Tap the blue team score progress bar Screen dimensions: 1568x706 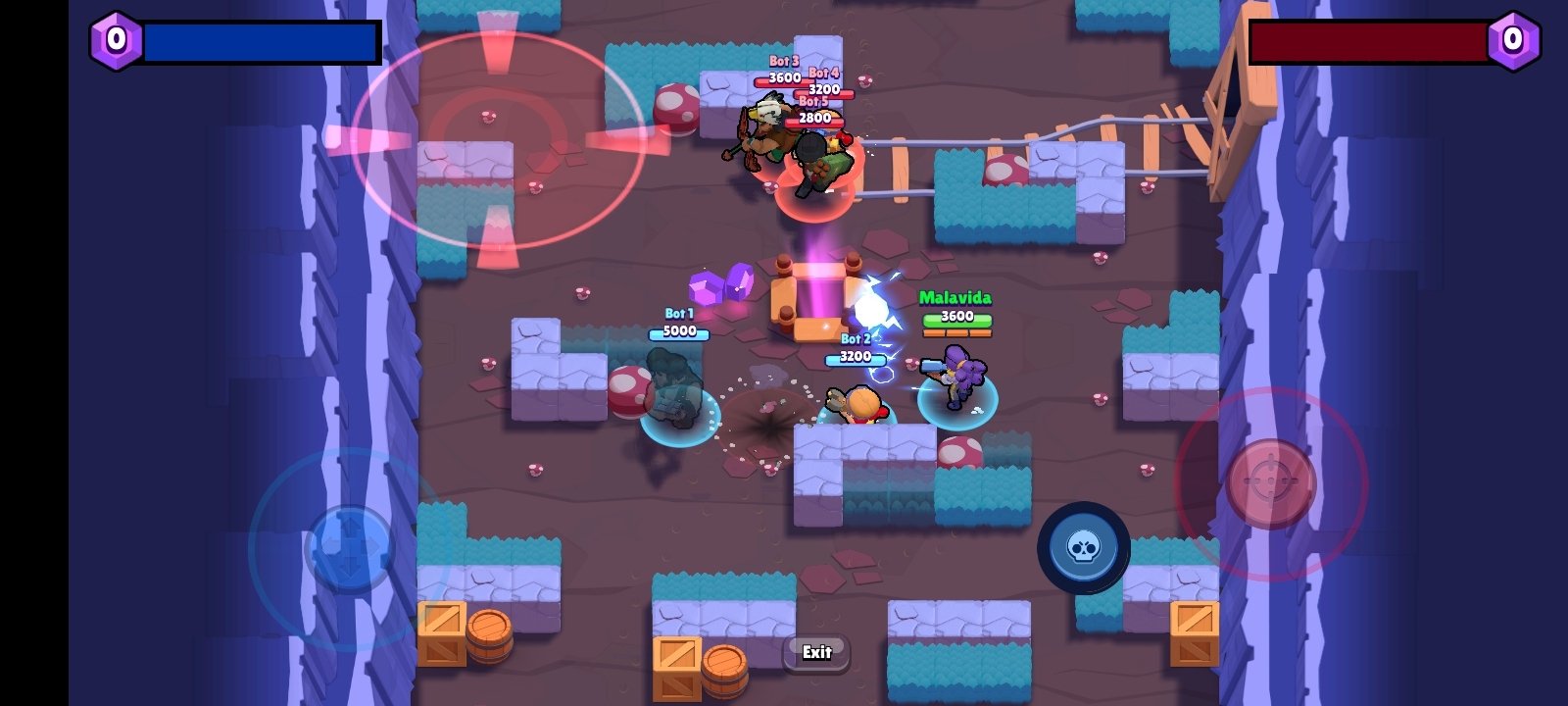tap(262, 40)
